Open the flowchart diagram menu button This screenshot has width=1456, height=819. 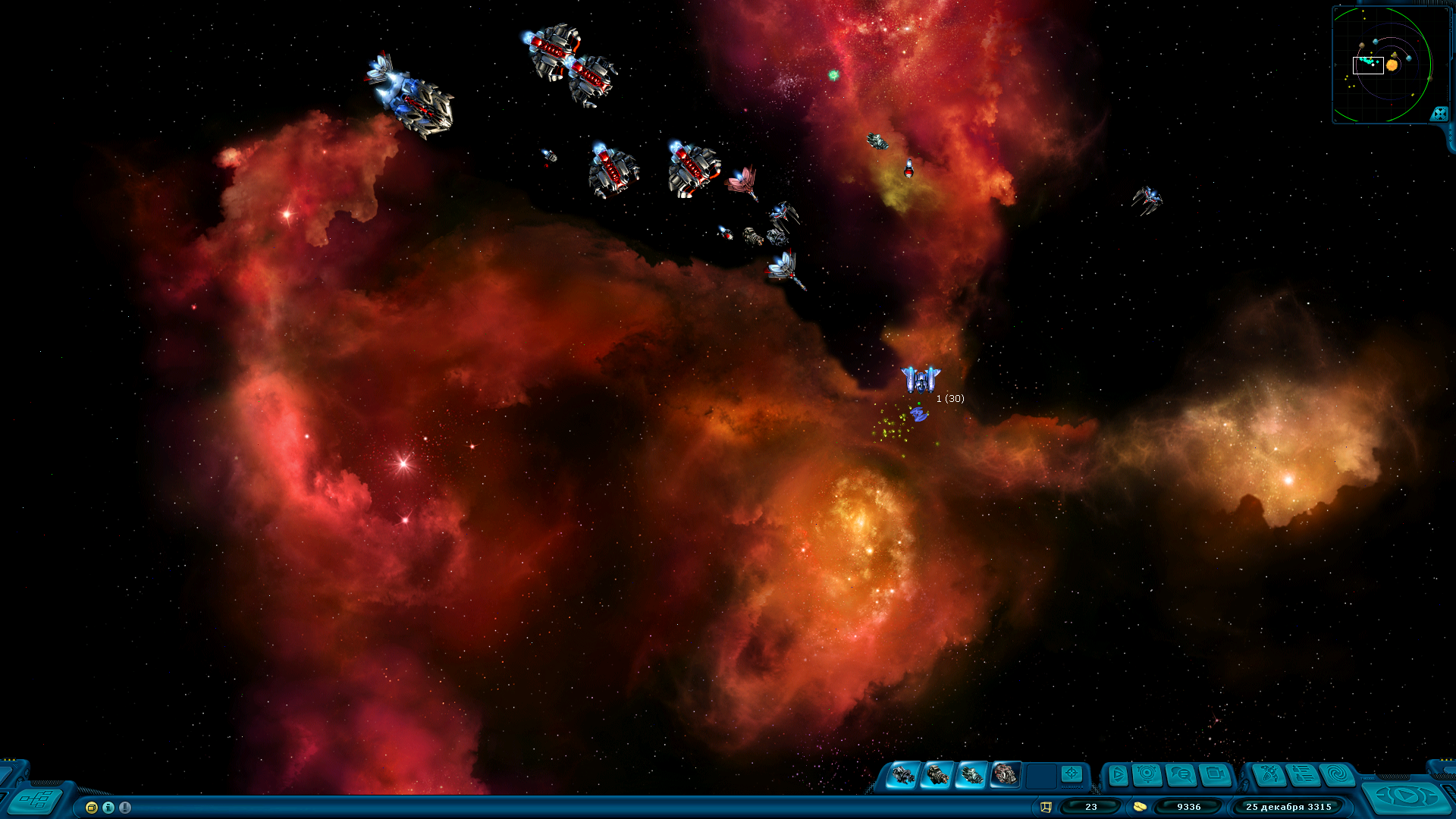35,799
